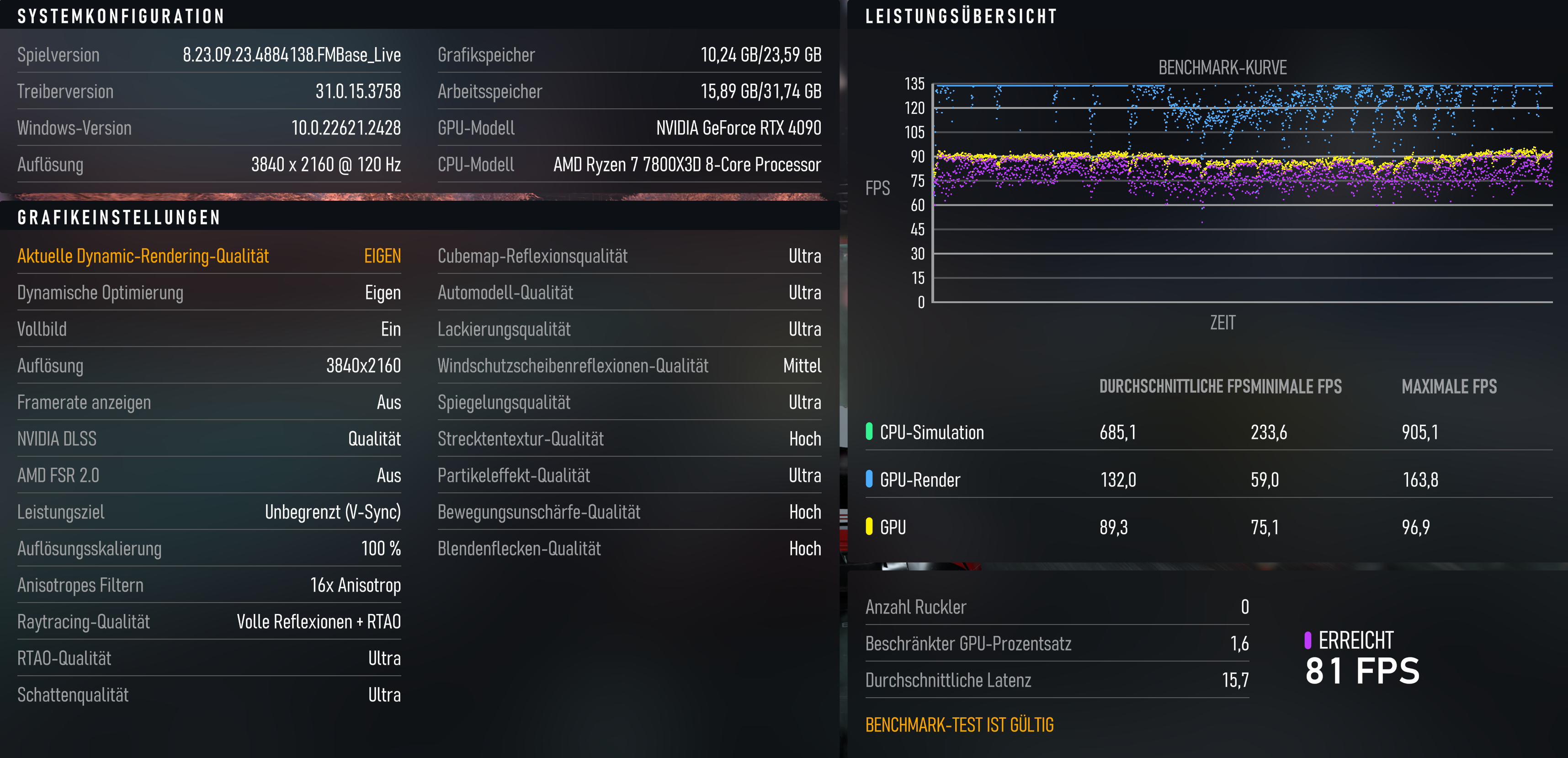Click the Aktuelle Dynamic-Rendering-Qualität setting

[x=209, y=256]
